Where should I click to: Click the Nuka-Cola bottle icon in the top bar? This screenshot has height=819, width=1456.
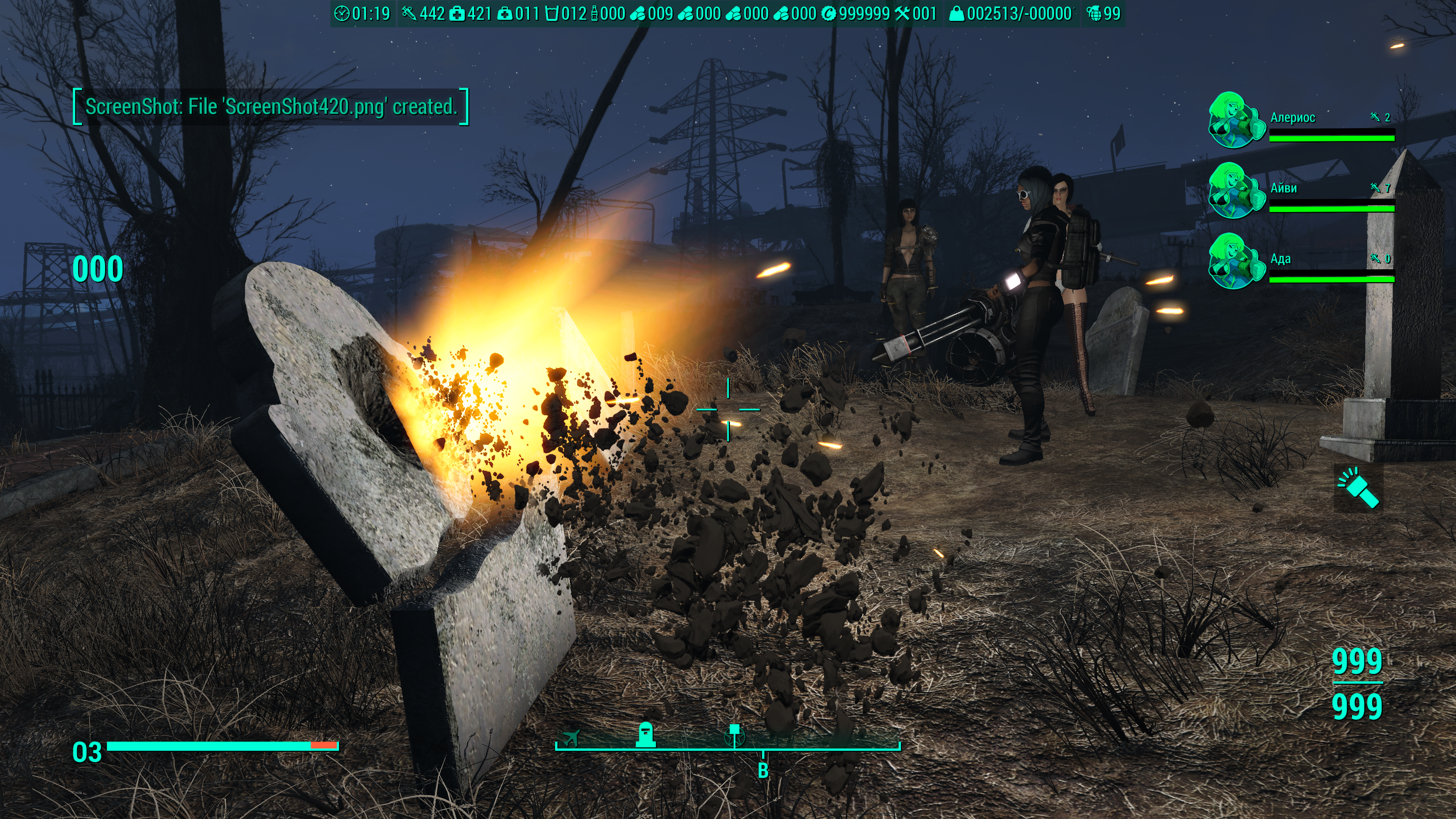594,14
